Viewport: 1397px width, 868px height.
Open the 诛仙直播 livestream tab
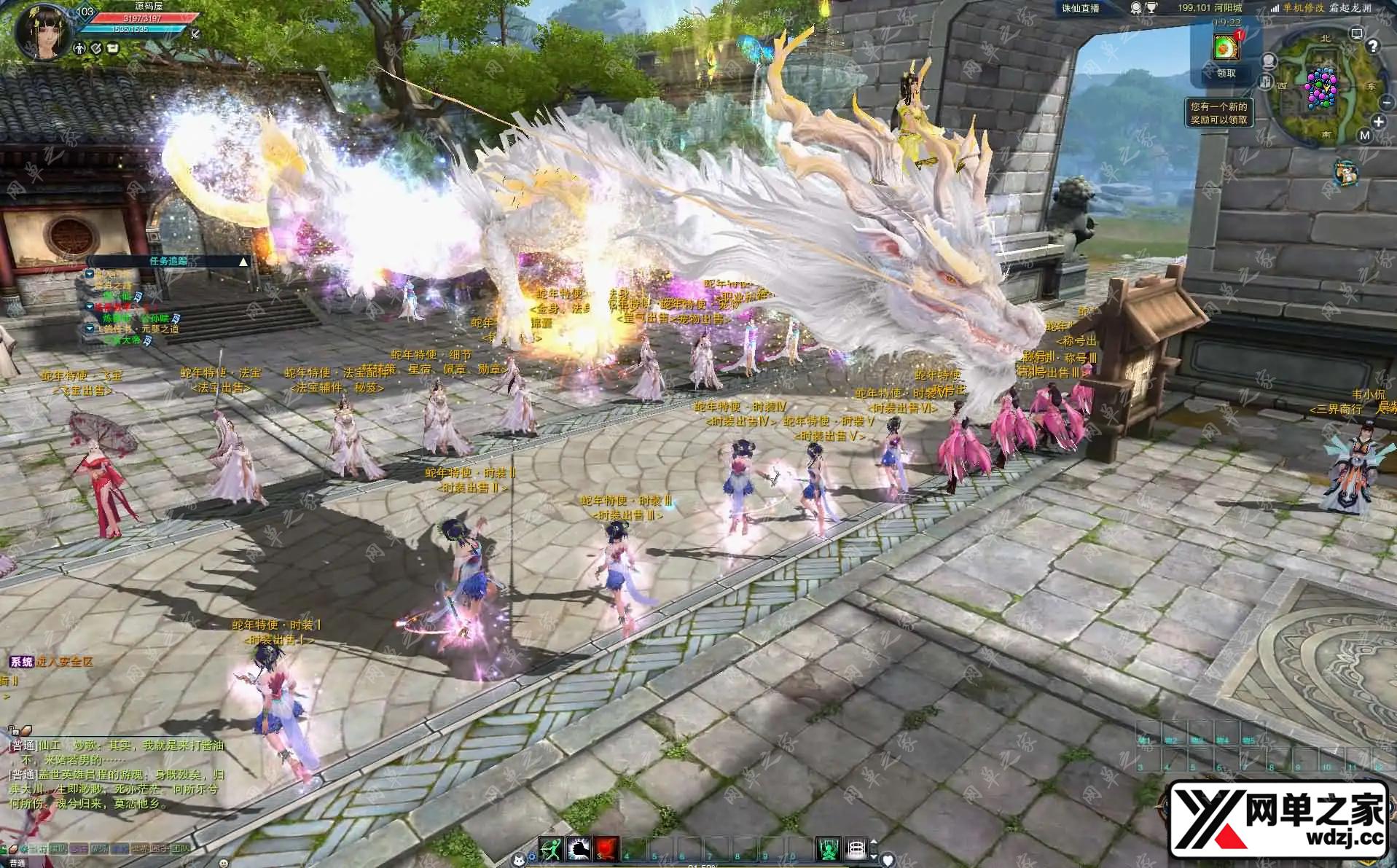(x=1080, y=9)
